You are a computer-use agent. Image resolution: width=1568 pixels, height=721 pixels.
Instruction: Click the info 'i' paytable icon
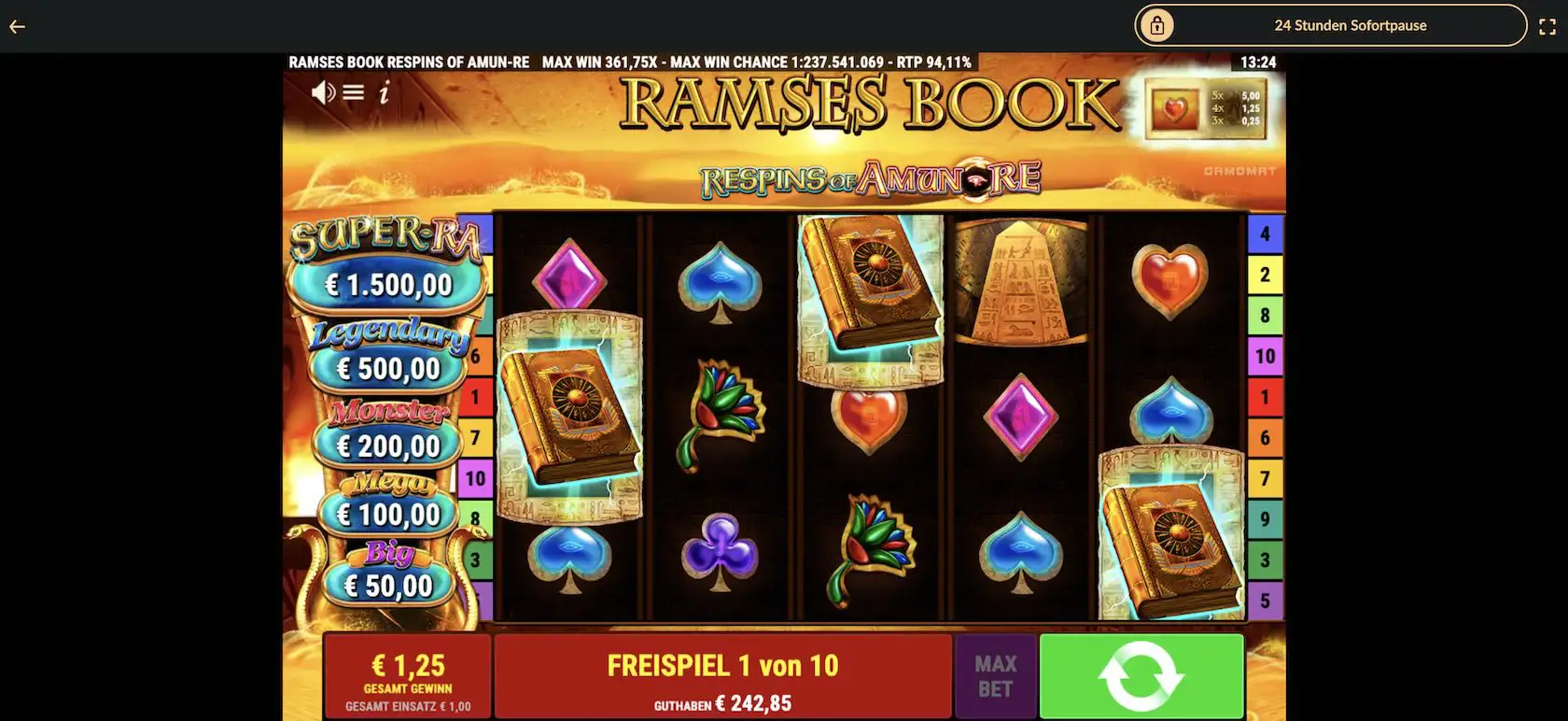point(384,94)
